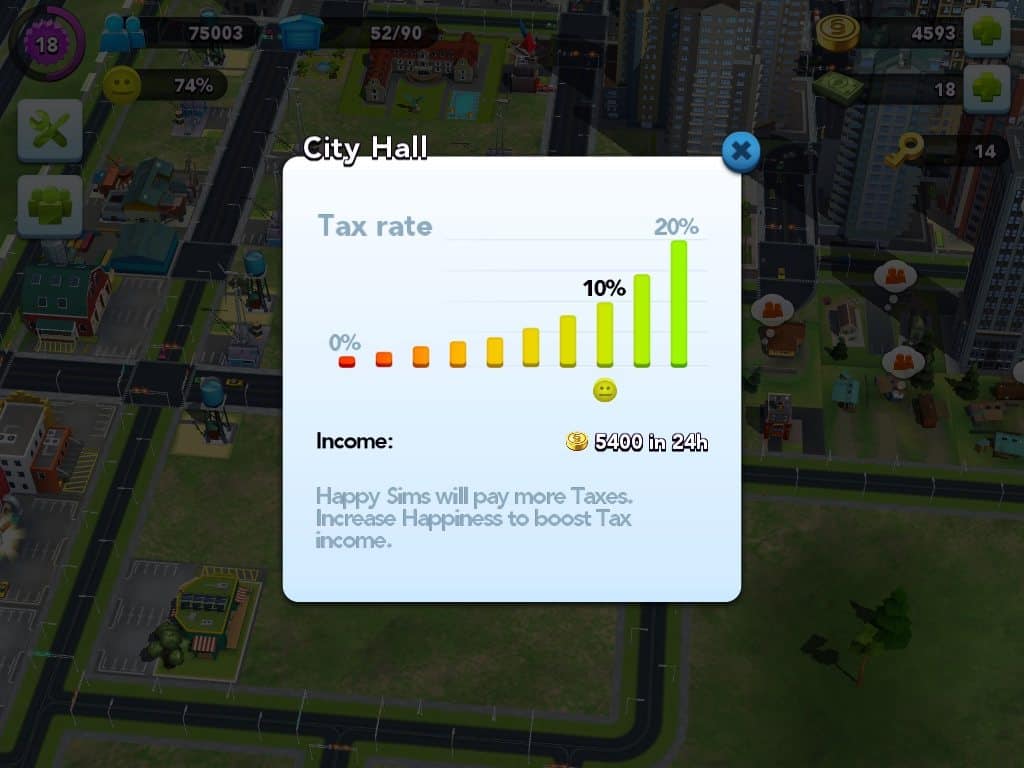Select the 10% tax rate bar
This screenshot has width=1024, height=768.
point(605,334)
